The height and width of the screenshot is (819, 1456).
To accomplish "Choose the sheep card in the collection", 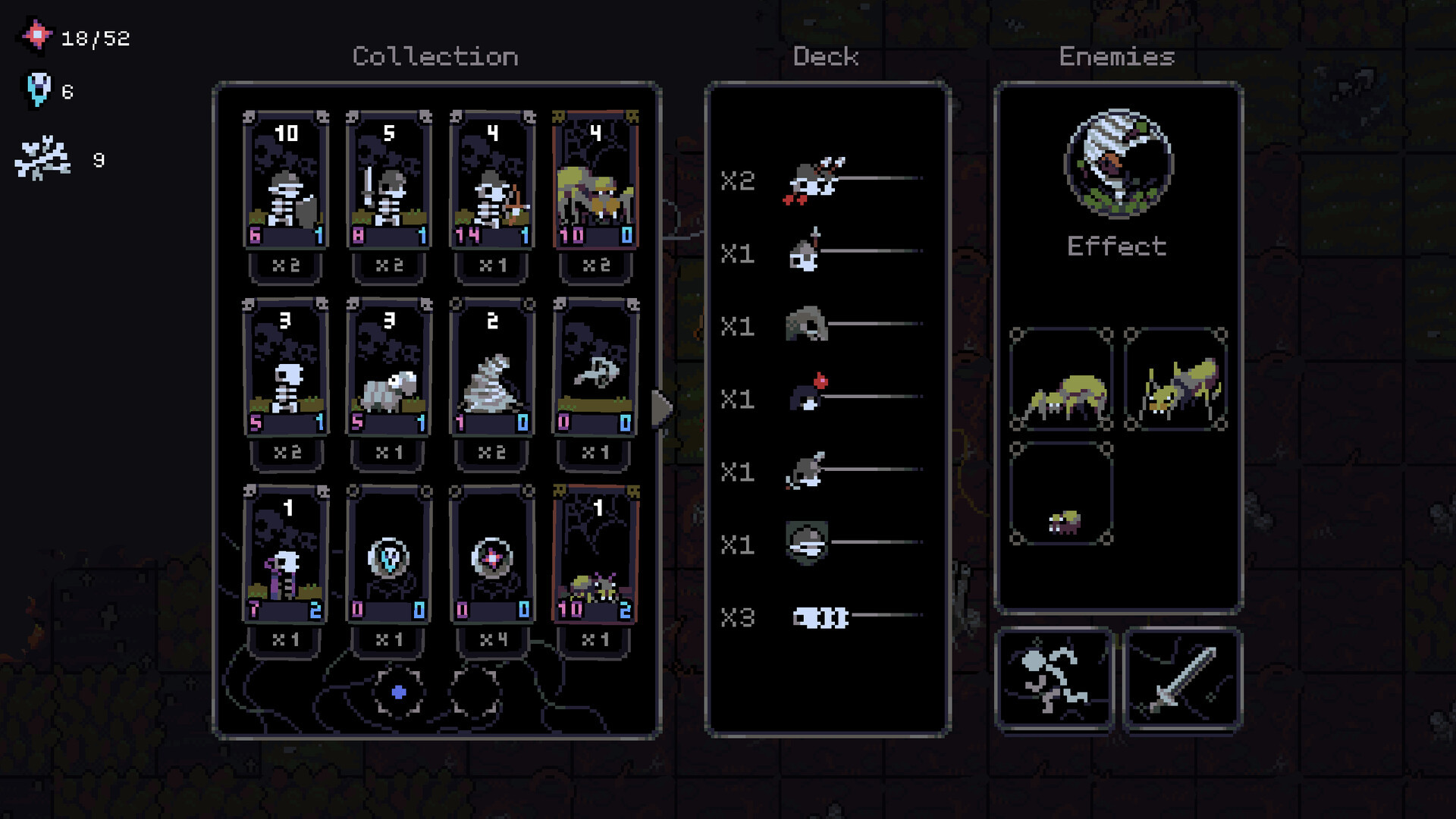I will pos(389,368).
